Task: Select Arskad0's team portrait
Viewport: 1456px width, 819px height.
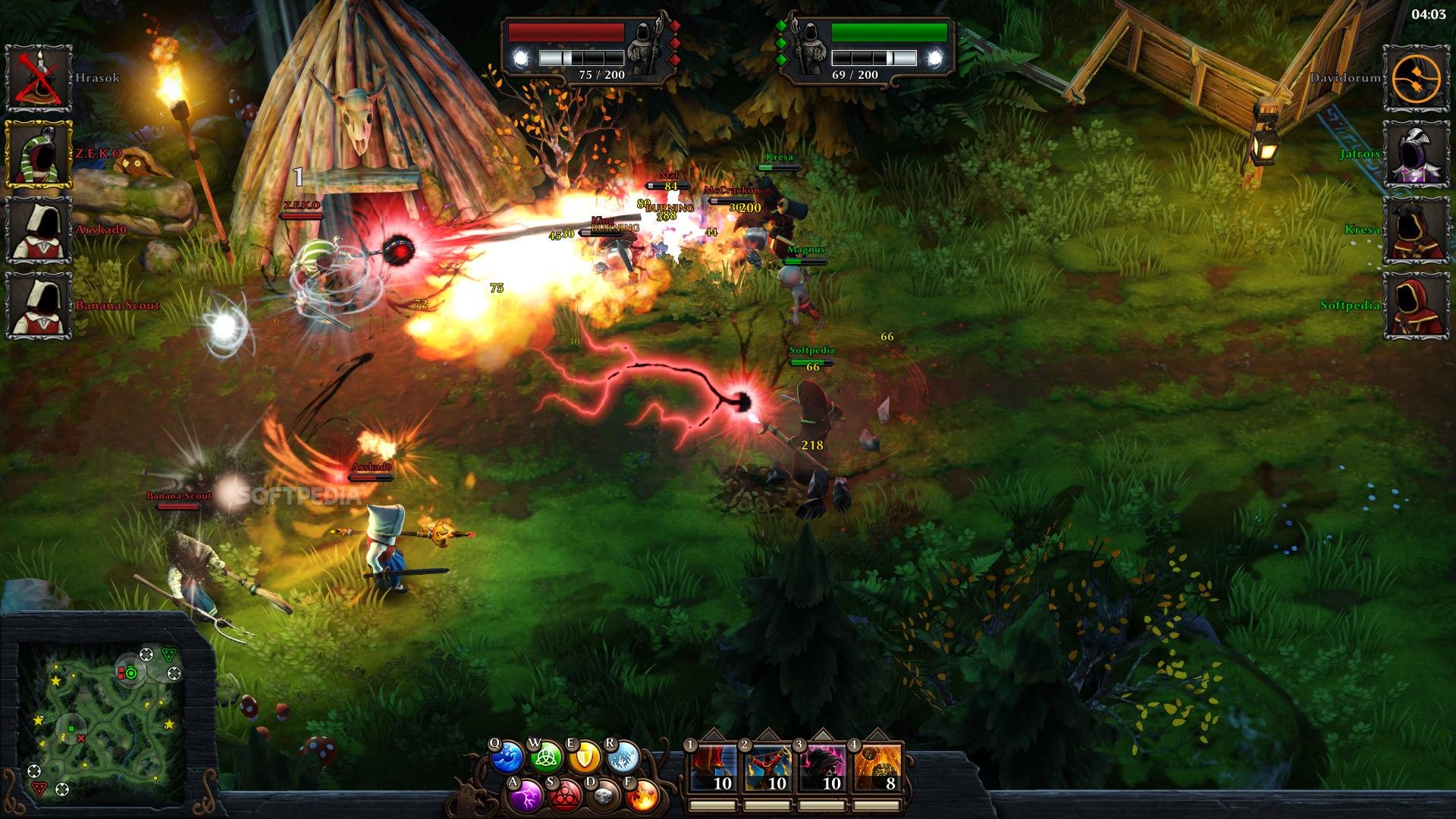Action: [x=39, y=230]
